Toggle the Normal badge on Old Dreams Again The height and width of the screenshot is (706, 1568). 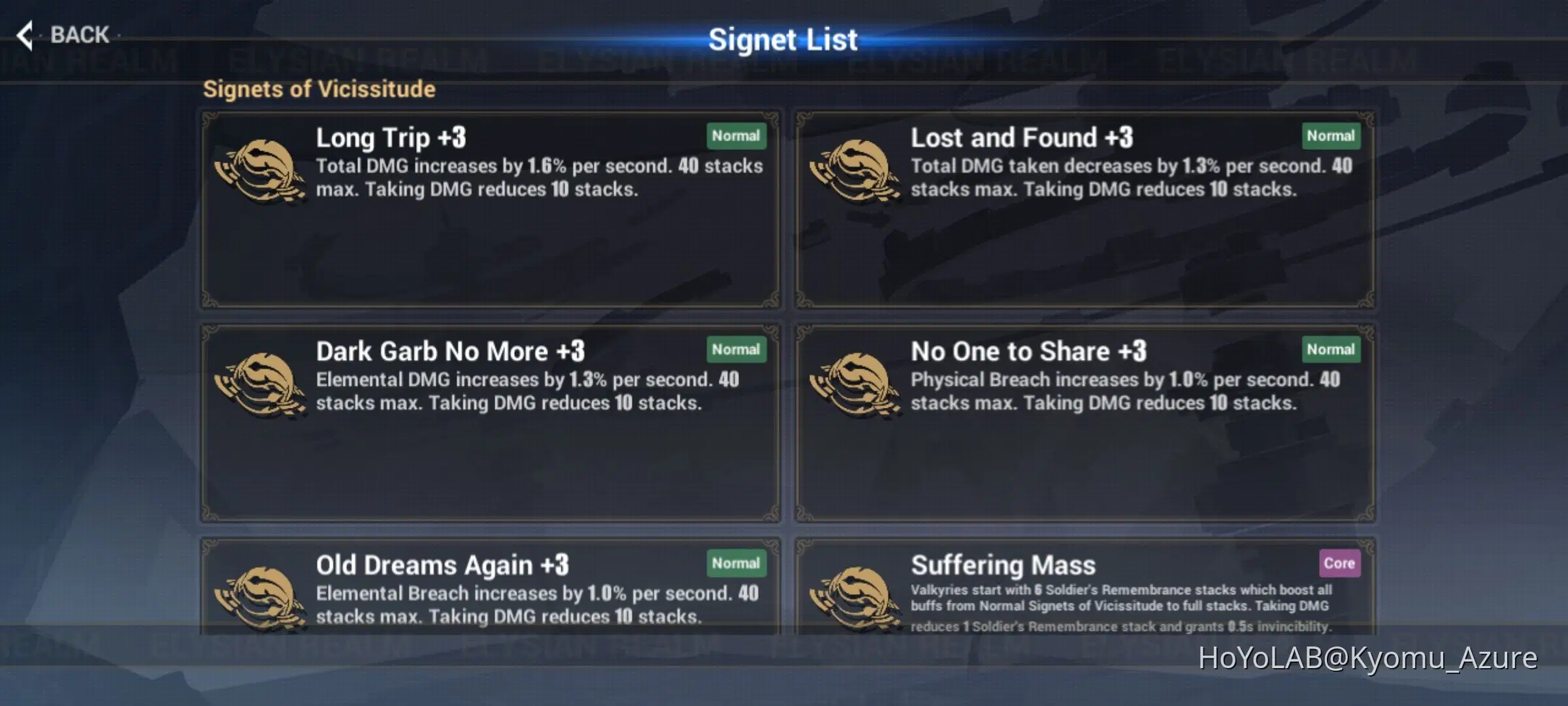coord(736,563)
